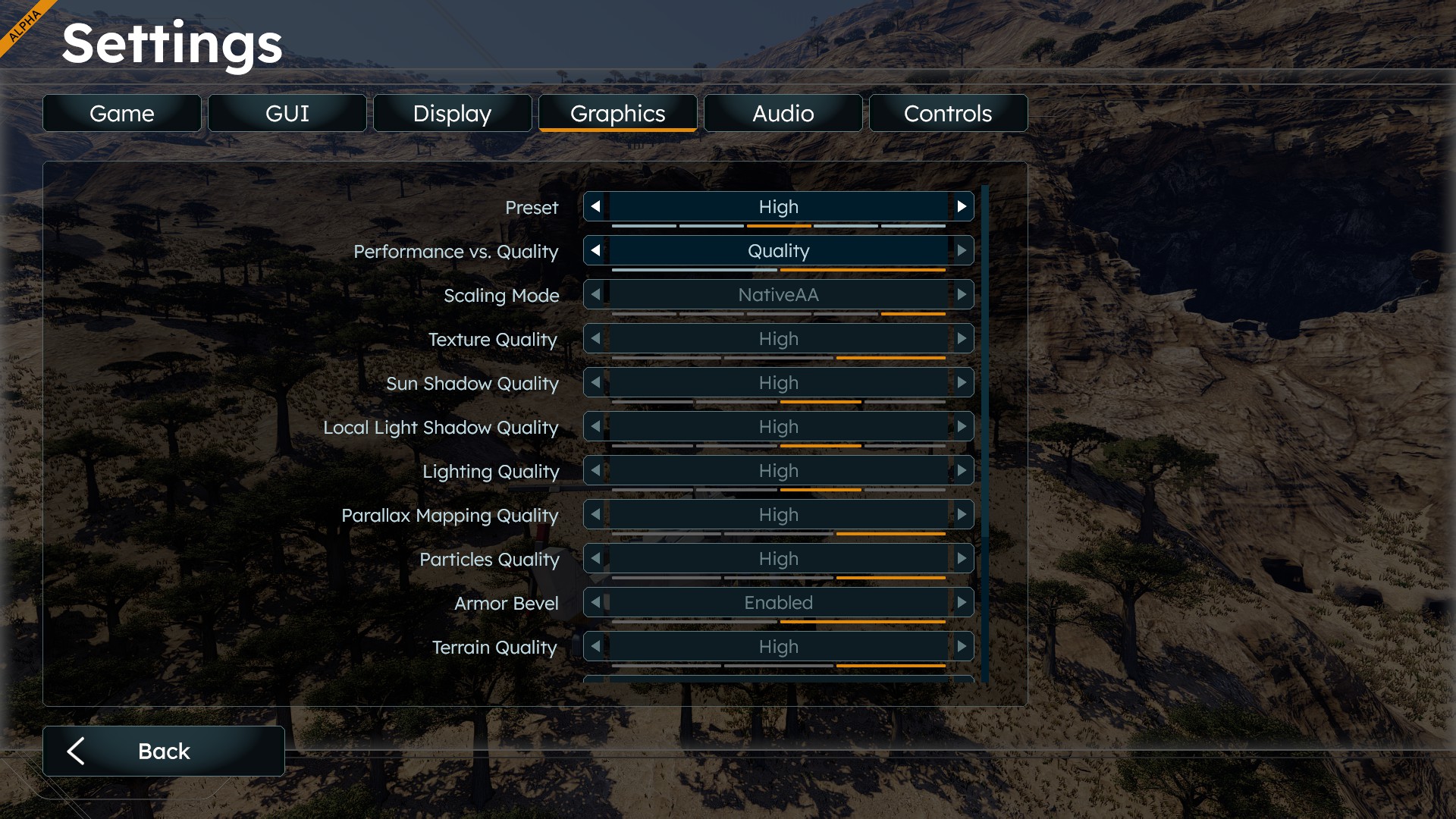
Task: Lower Local Light Shadow Quality setting
Action: [596, 426]
